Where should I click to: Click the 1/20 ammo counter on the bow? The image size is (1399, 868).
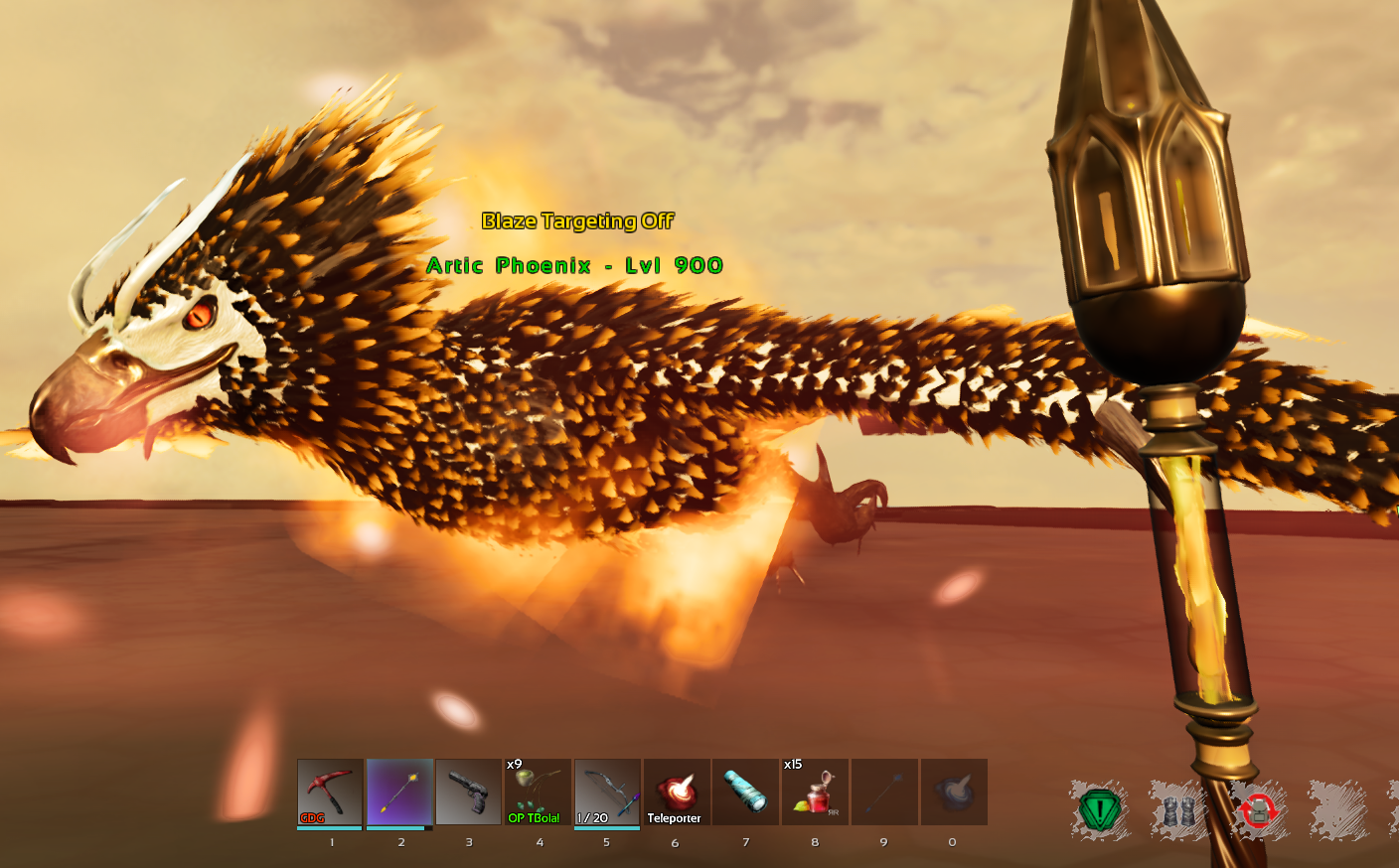coord(594,816)
